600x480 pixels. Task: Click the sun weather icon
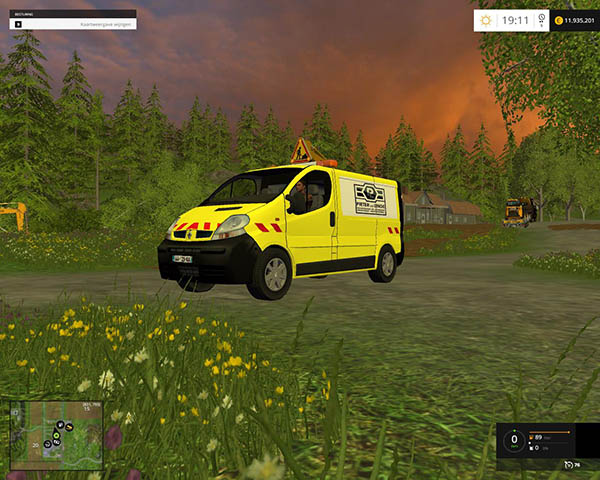coord(486,19)
